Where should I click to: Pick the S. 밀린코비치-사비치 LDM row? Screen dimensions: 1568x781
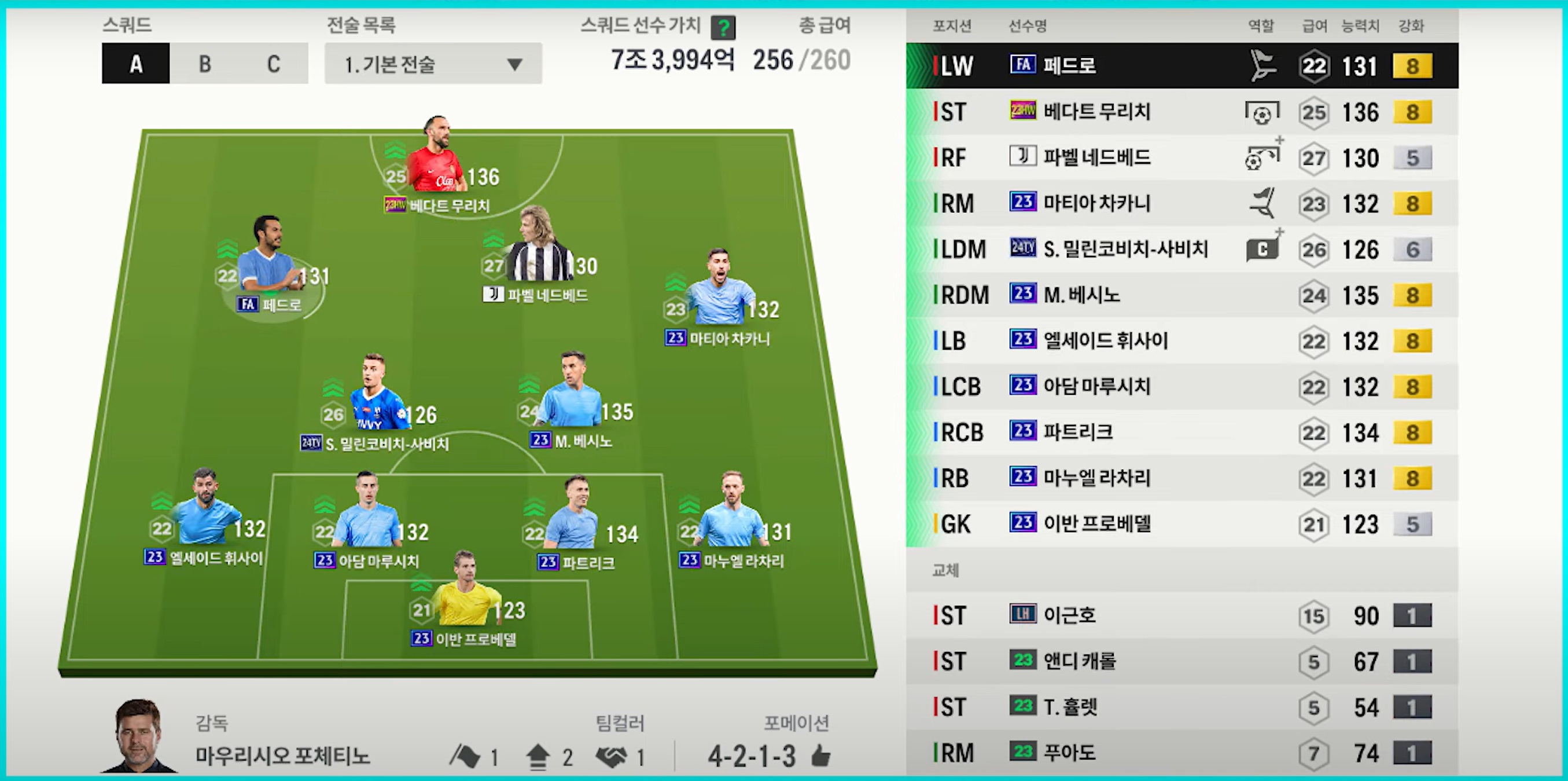coord(1181,249)
